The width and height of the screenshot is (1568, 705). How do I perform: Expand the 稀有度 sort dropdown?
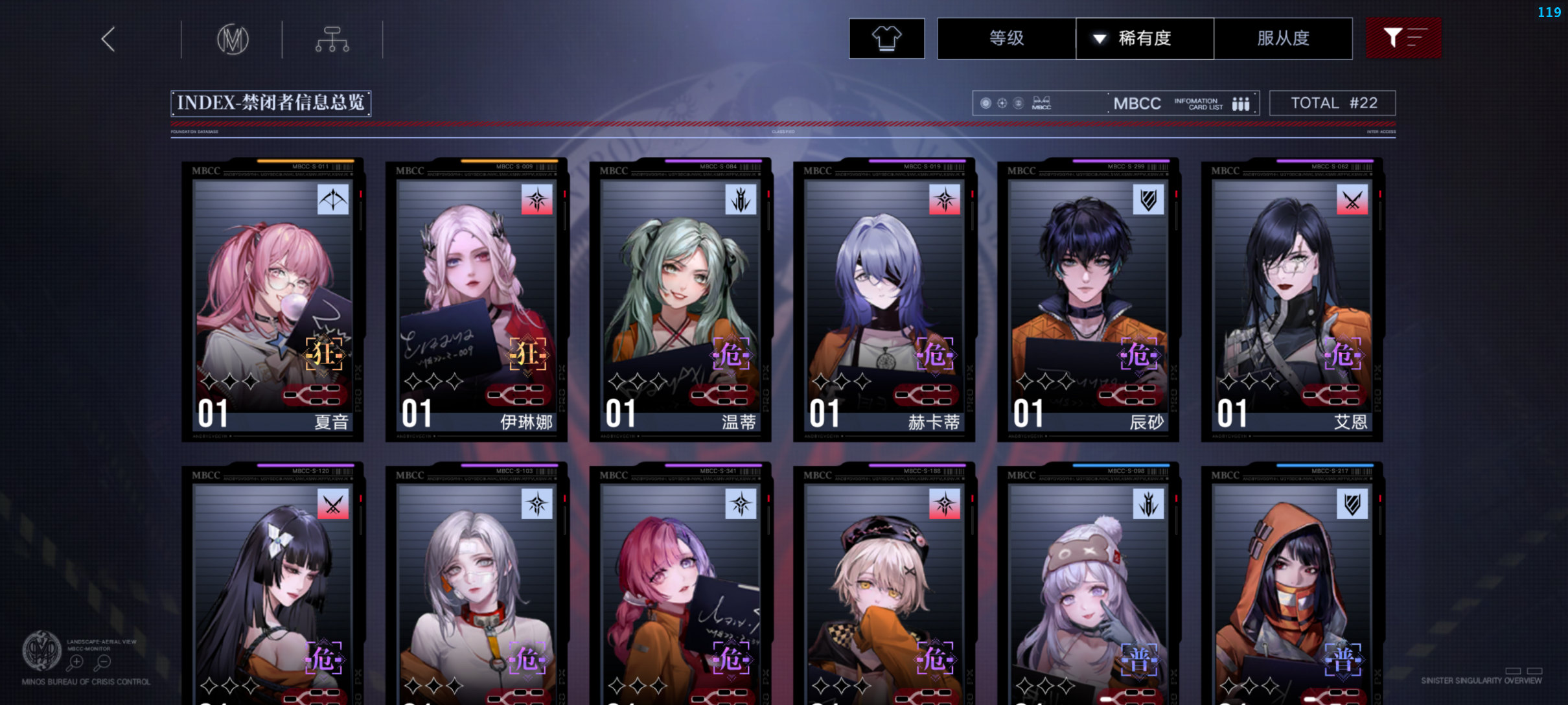click(1144, 38)
